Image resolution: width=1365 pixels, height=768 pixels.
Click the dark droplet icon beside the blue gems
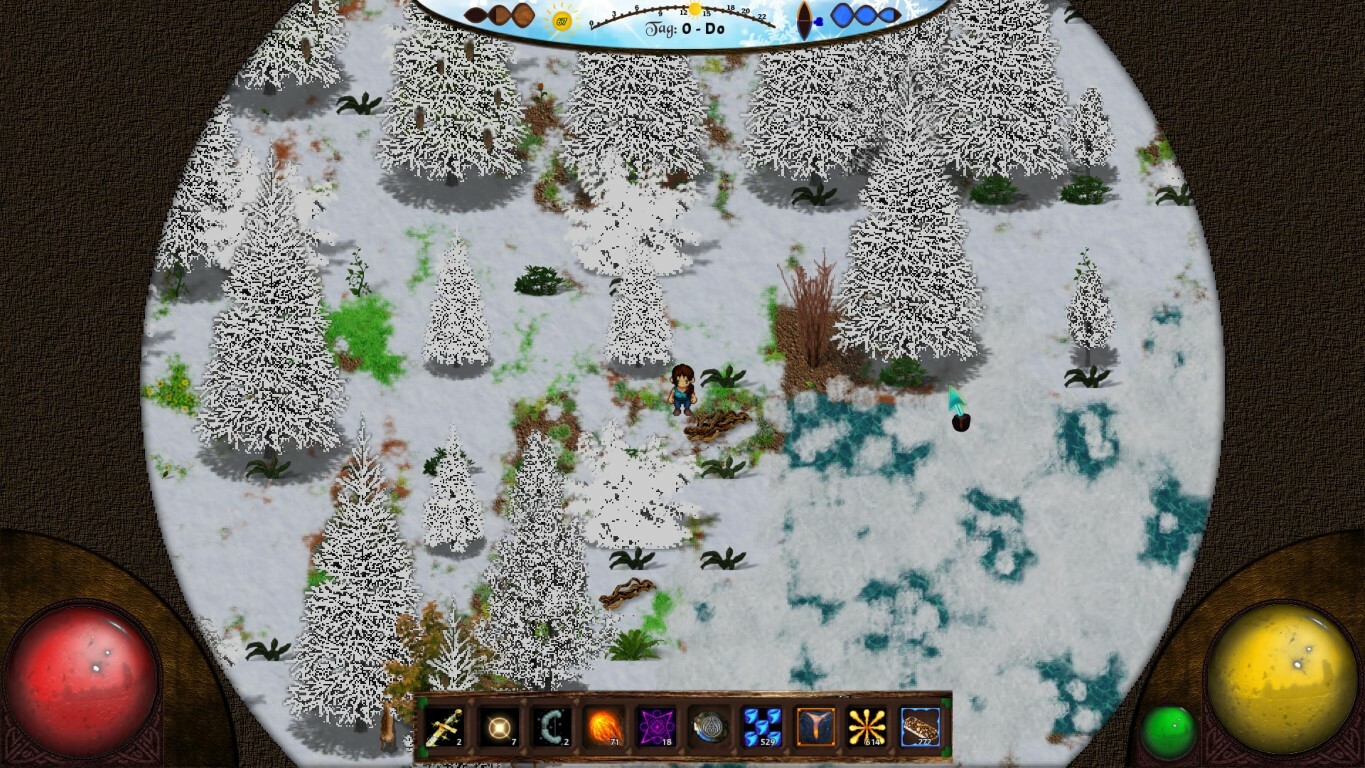[x=806, y=18]
